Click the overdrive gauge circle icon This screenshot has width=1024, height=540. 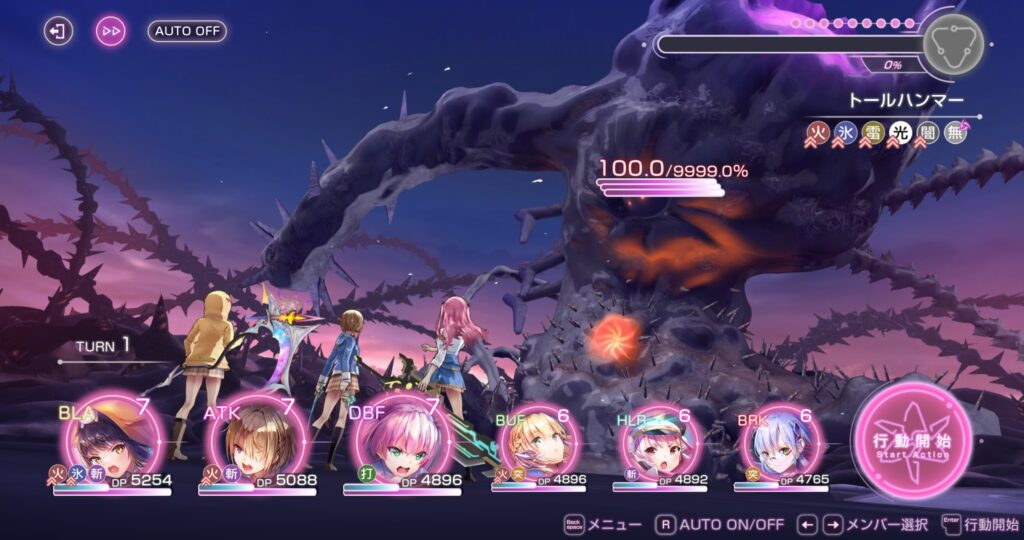click(950, 43)
